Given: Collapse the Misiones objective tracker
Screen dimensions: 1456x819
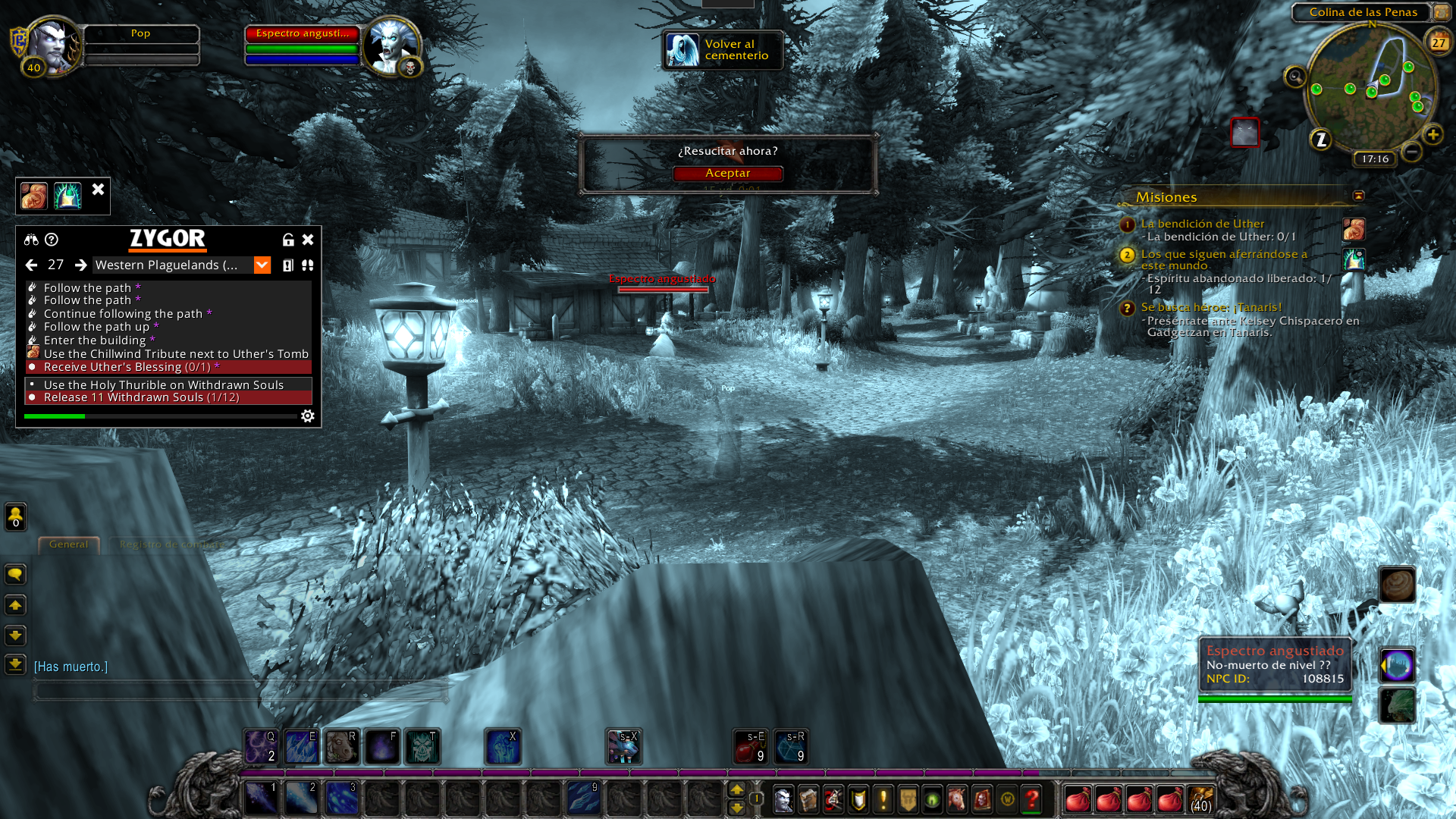Looking at the screenshot, I should pos(1358,196).
